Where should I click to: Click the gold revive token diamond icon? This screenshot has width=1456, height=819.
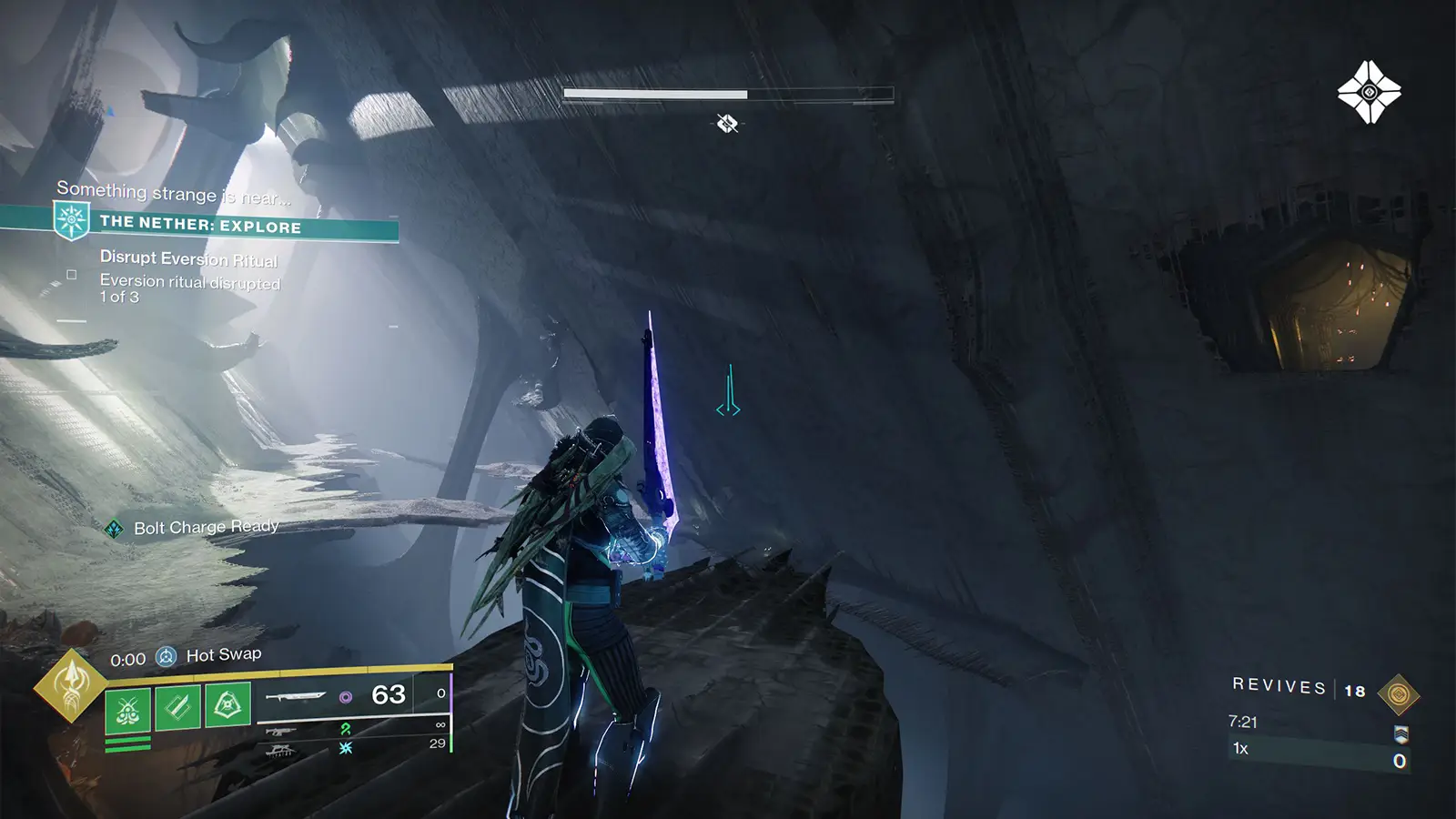point(1399,694)
